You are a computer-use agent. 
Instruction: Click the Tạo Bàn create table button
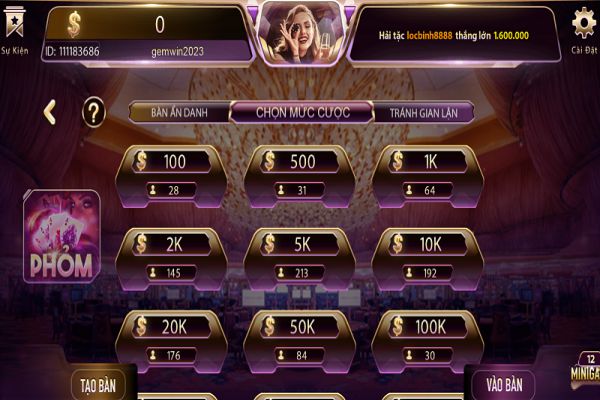point(101,383)
